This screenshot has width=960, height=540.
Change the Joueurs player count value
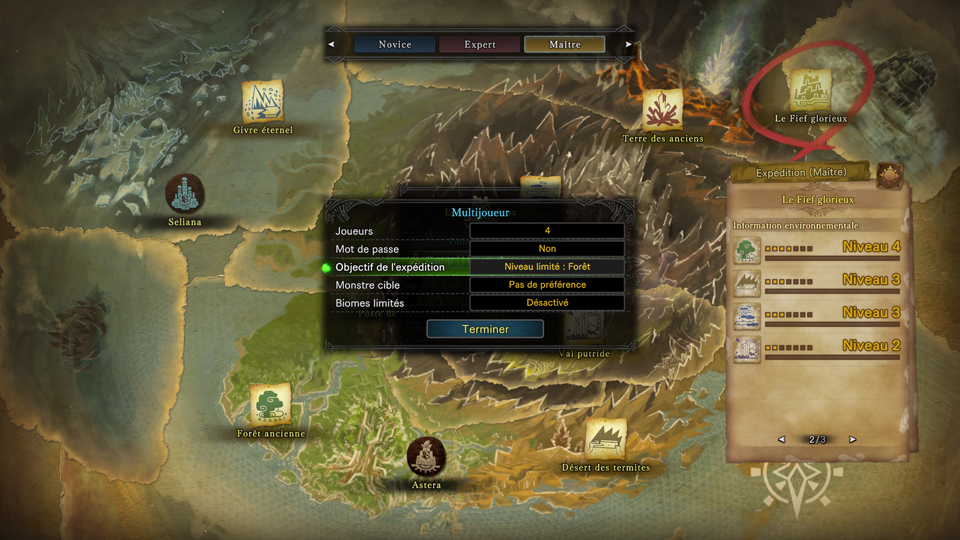pos(547,231)
